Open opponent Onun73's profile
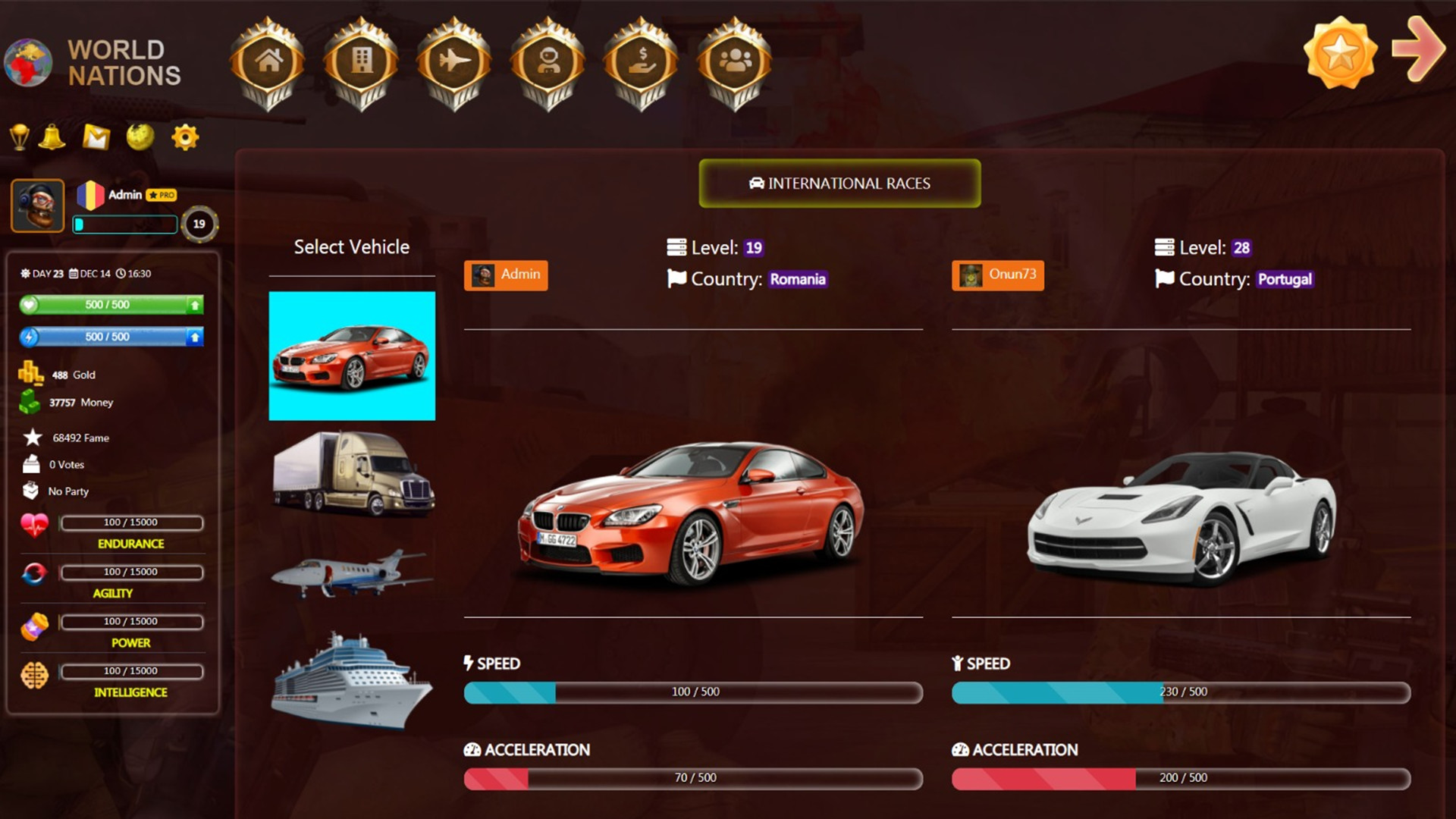 pos(997,275)
